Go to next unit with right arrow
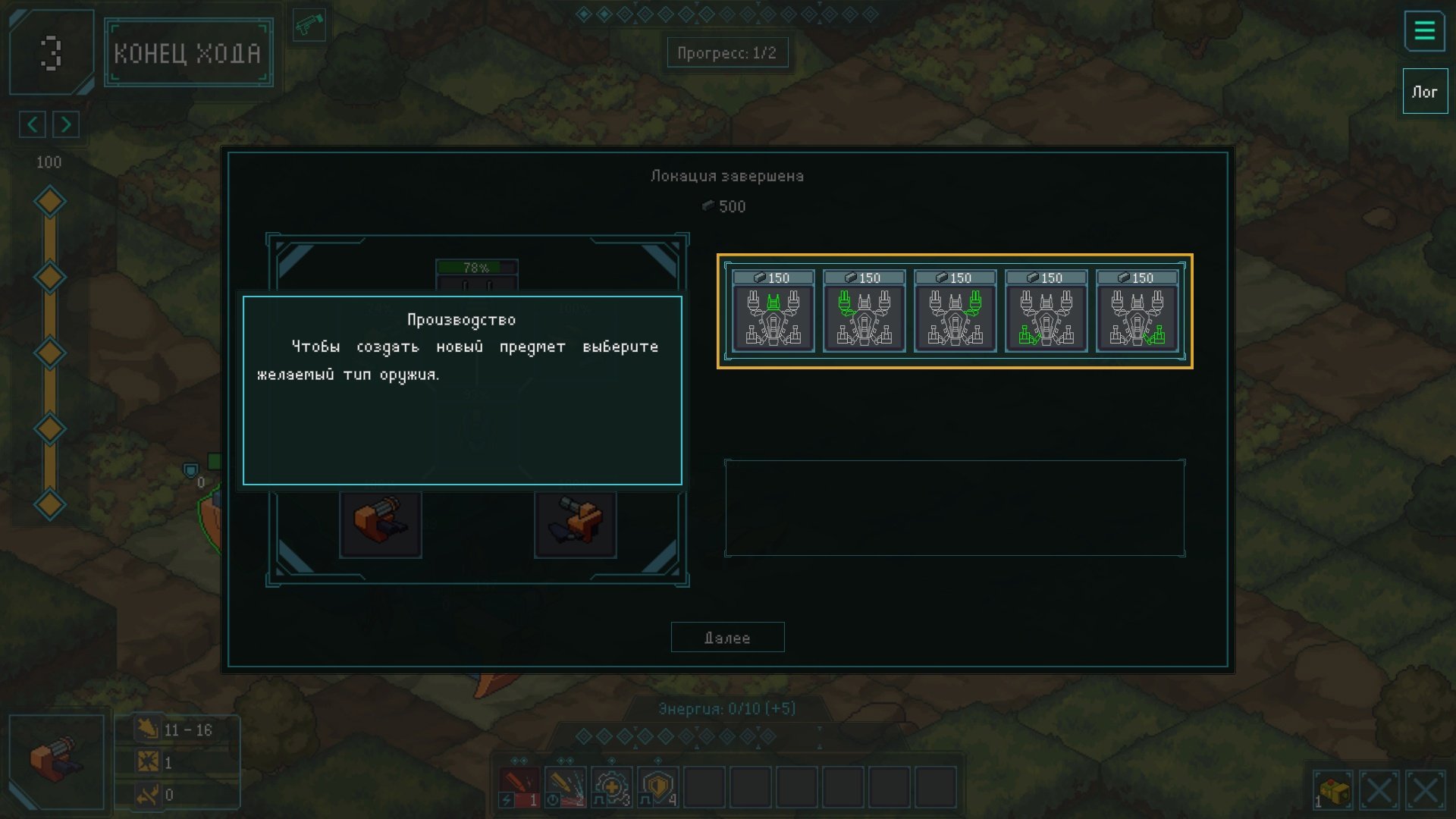The height and width of the screenshot is (819, 1456). [66, 124]
